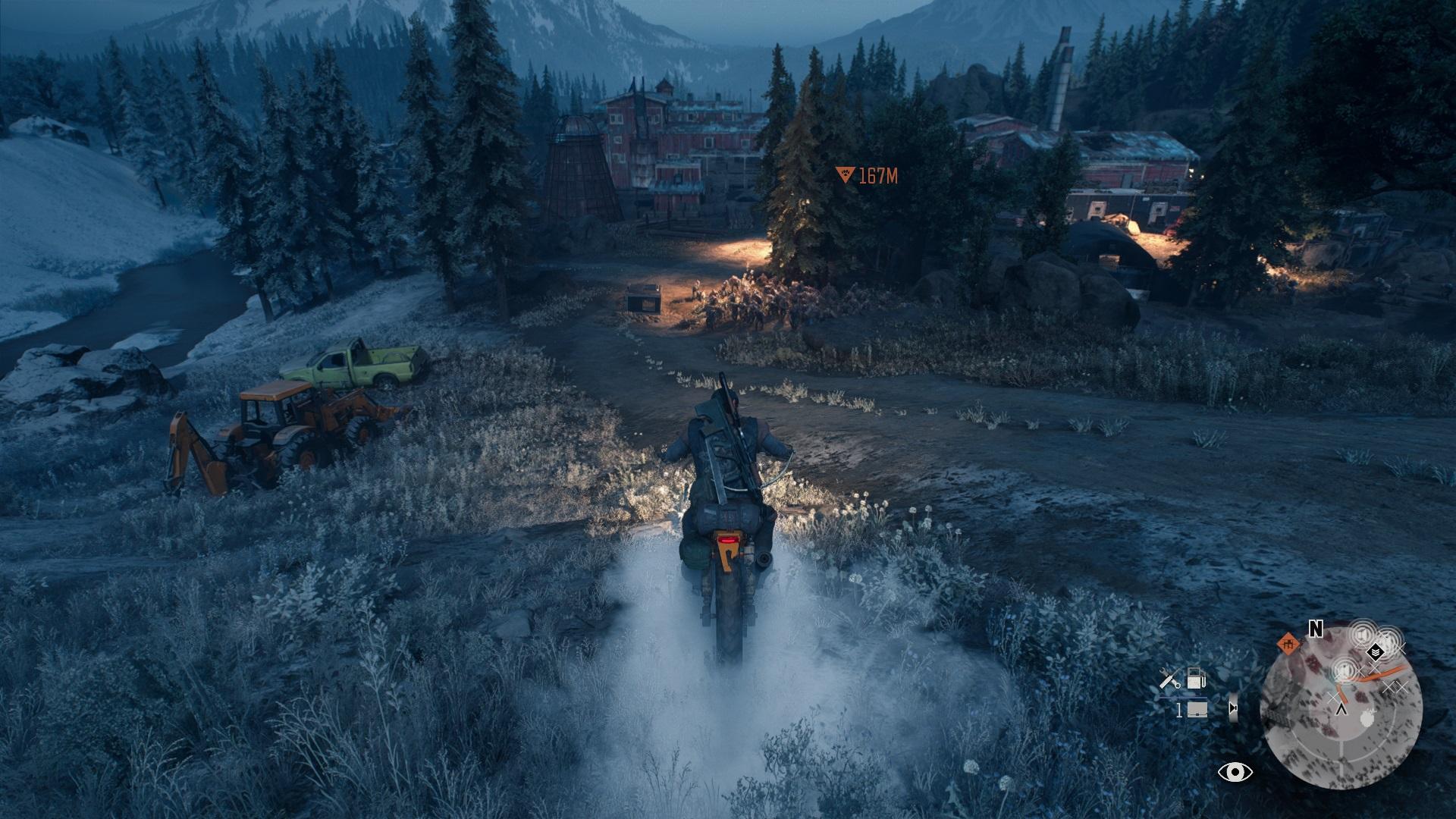
Task: Click the player arrow on the minimap
Action: [x=1341, y=710]
